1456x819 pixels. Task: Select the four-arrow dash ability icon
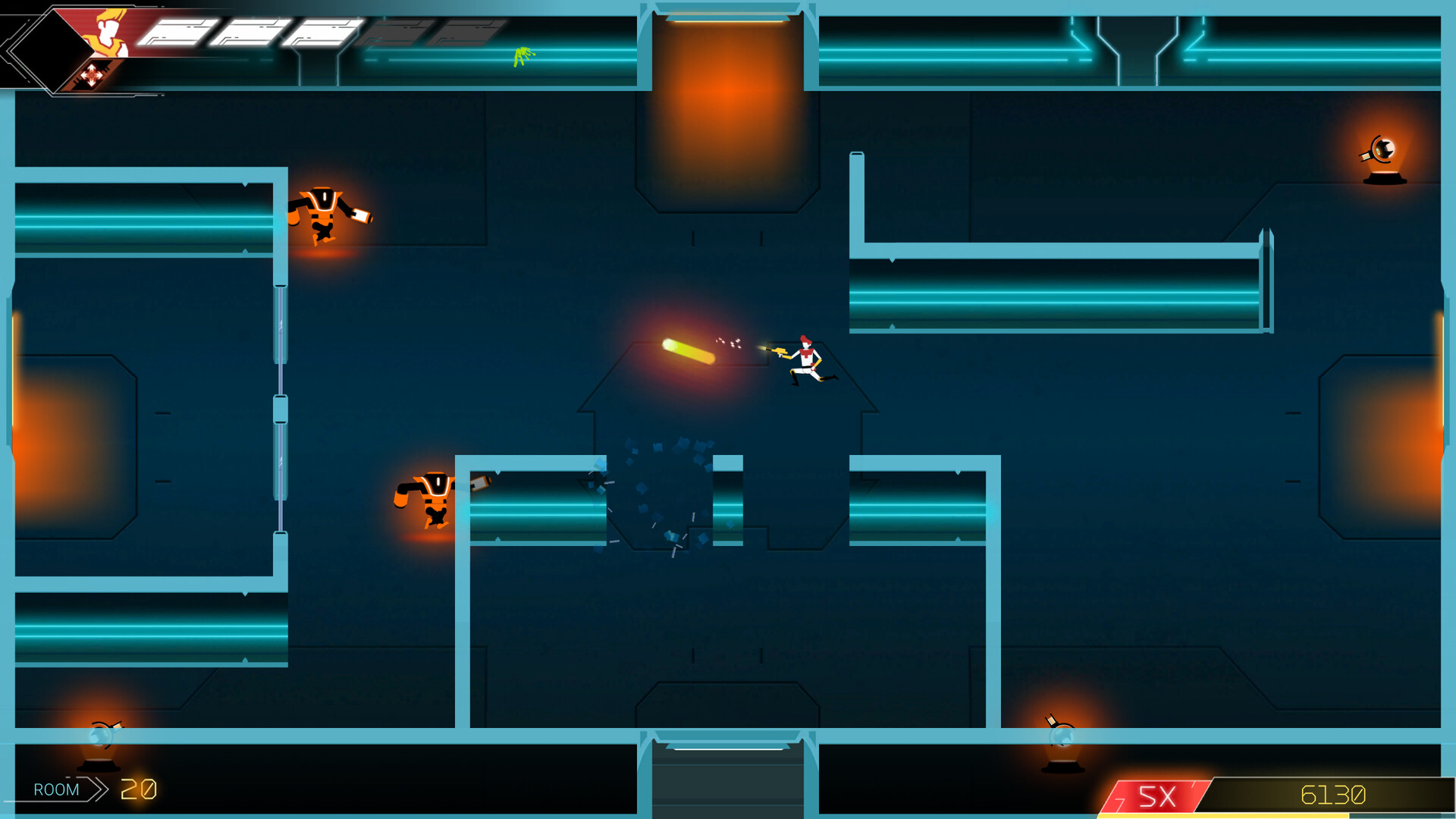tap(91, 76)
